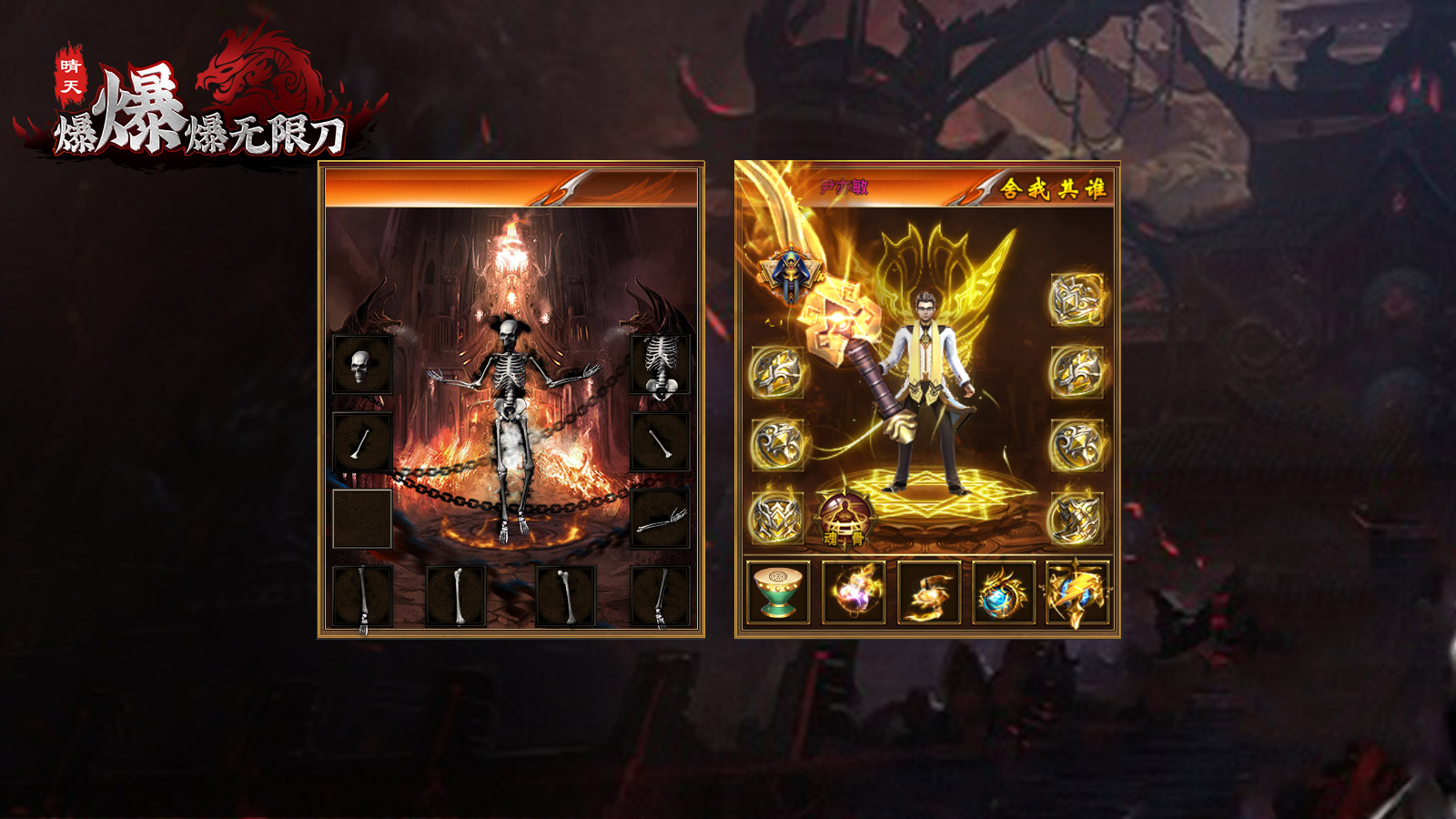This screenshot has width=1456, height=819.
Task: Select the lightning bolt winged emblem slot
Action: point(1077,592)
